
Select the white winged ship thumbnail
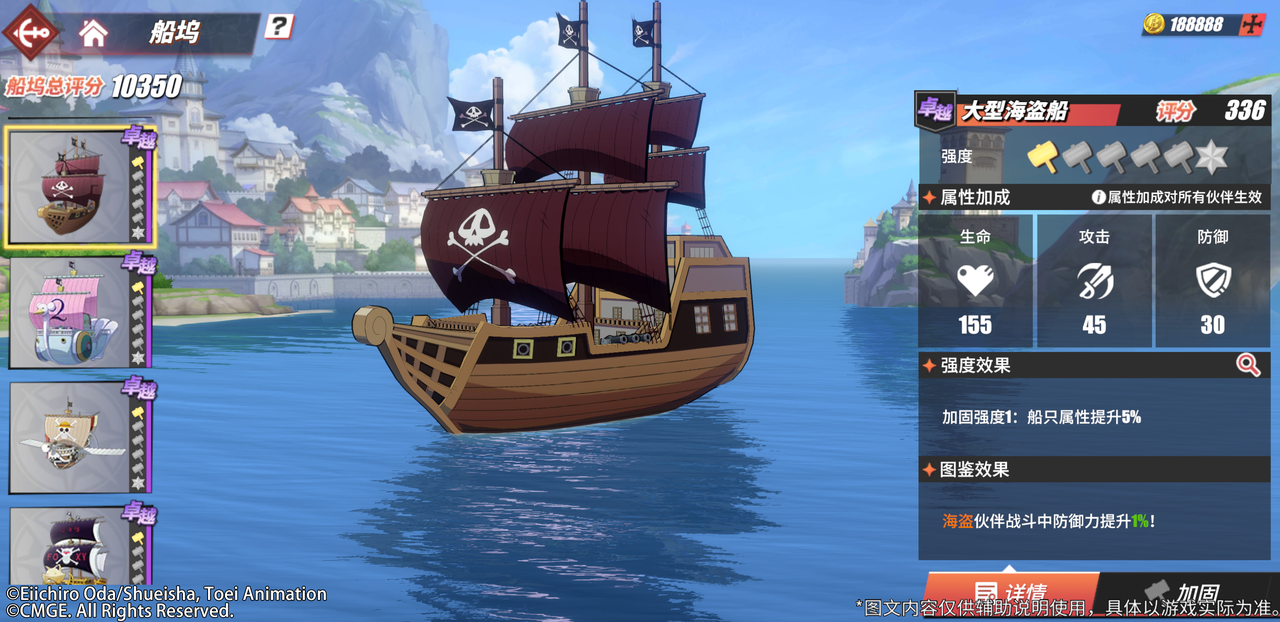72,438
